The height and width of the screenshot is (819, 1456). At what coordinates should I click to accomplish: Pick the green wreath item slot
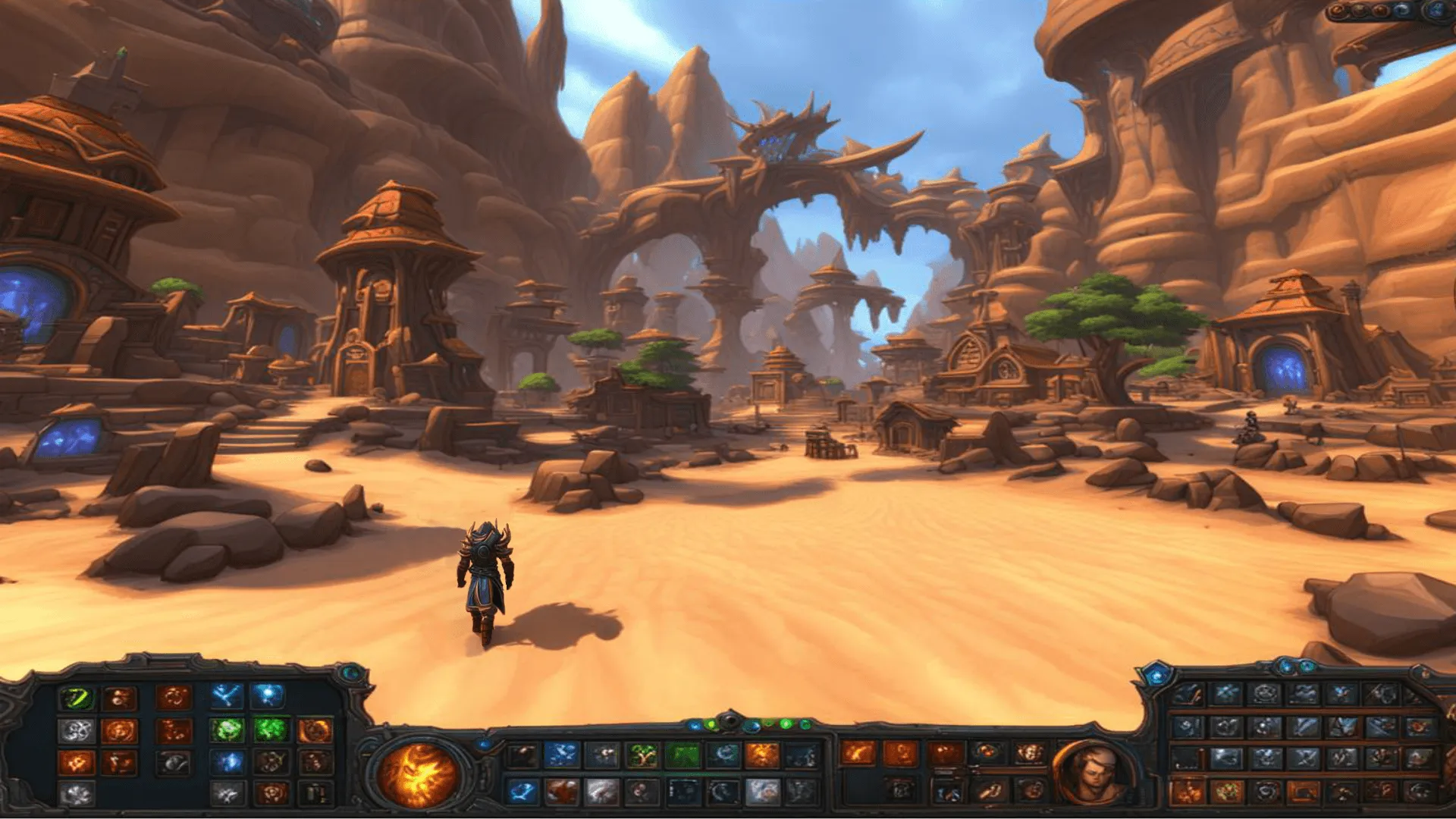[1226, 792]
